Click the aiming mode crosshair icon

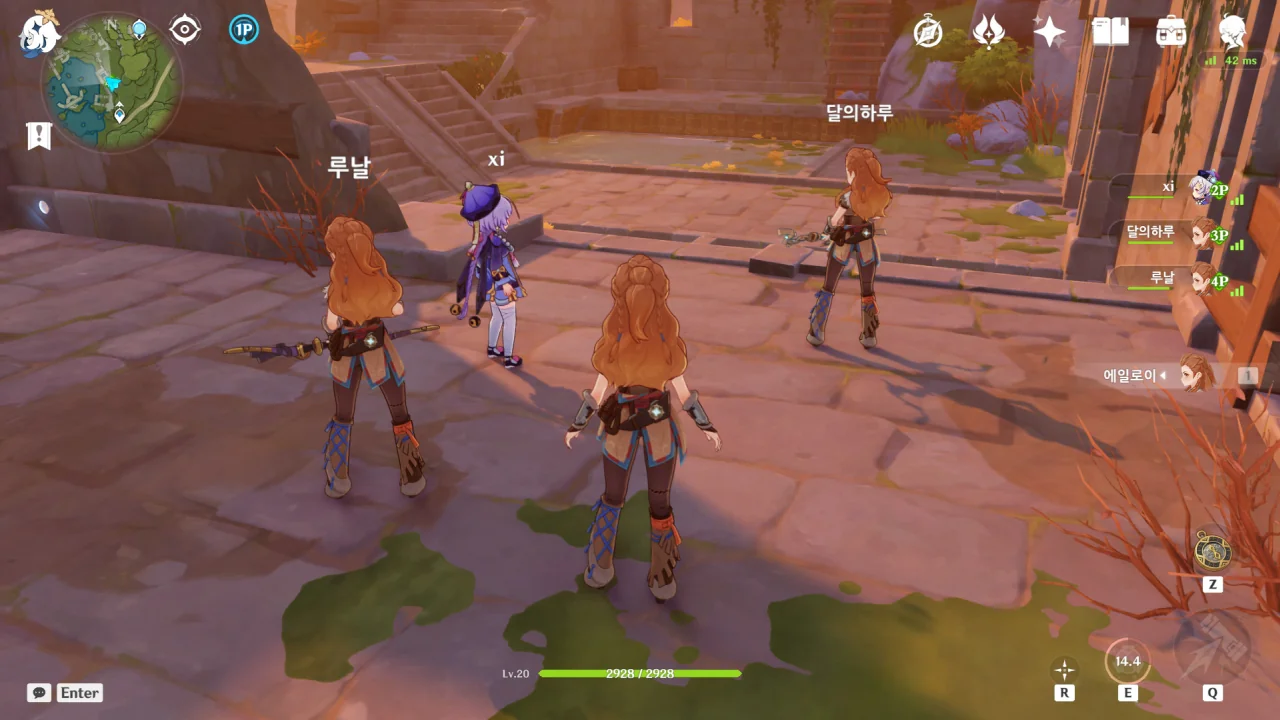[1064, 669]
